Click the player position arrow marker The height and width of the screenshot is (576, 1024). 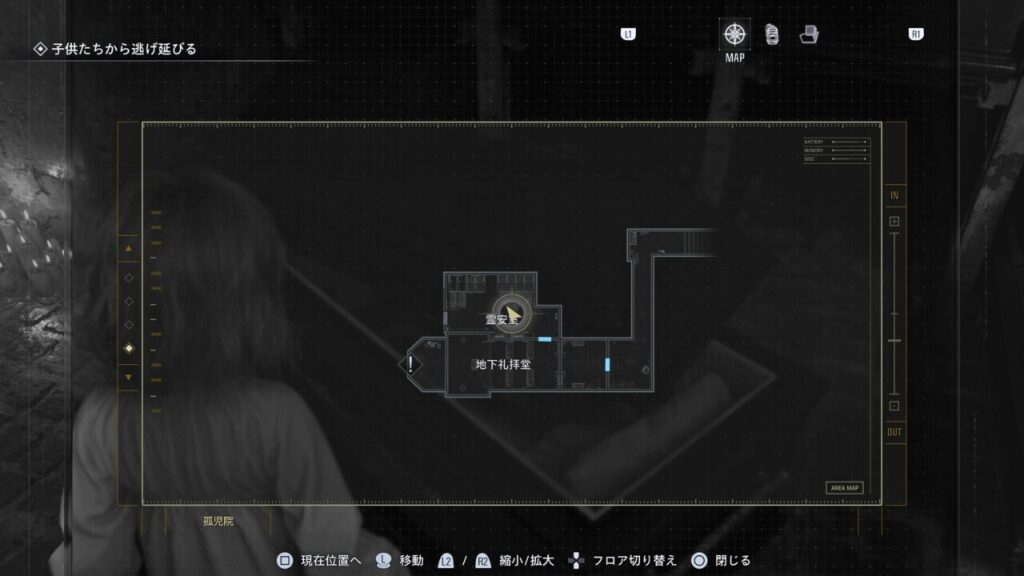point(512,315)
